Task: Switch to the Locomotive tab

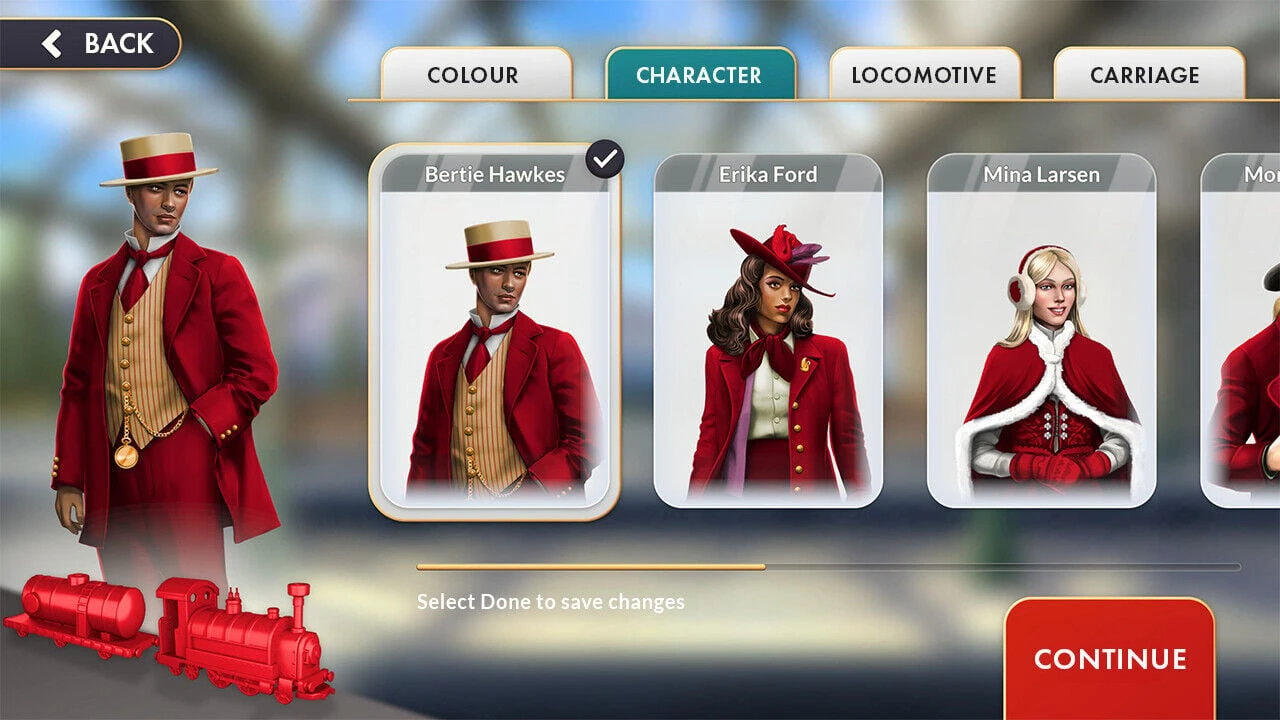Action: point(924,75)
